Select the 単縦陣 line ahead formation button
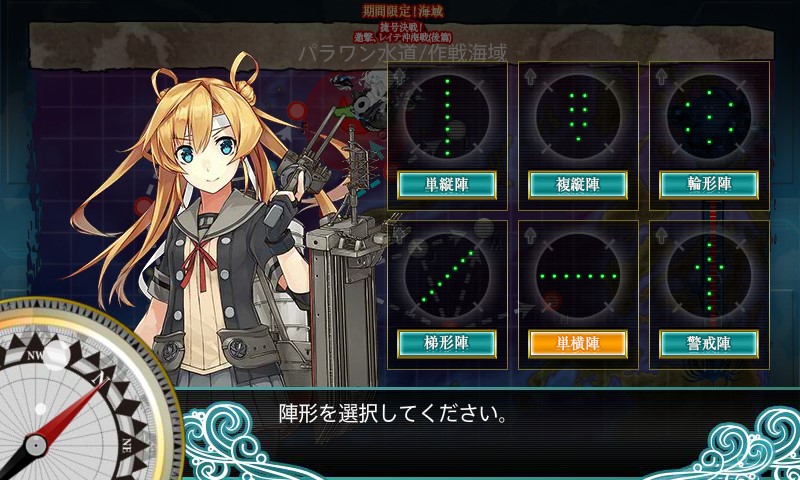The width and height of the screenshot is (800, 480). point(447,184)
